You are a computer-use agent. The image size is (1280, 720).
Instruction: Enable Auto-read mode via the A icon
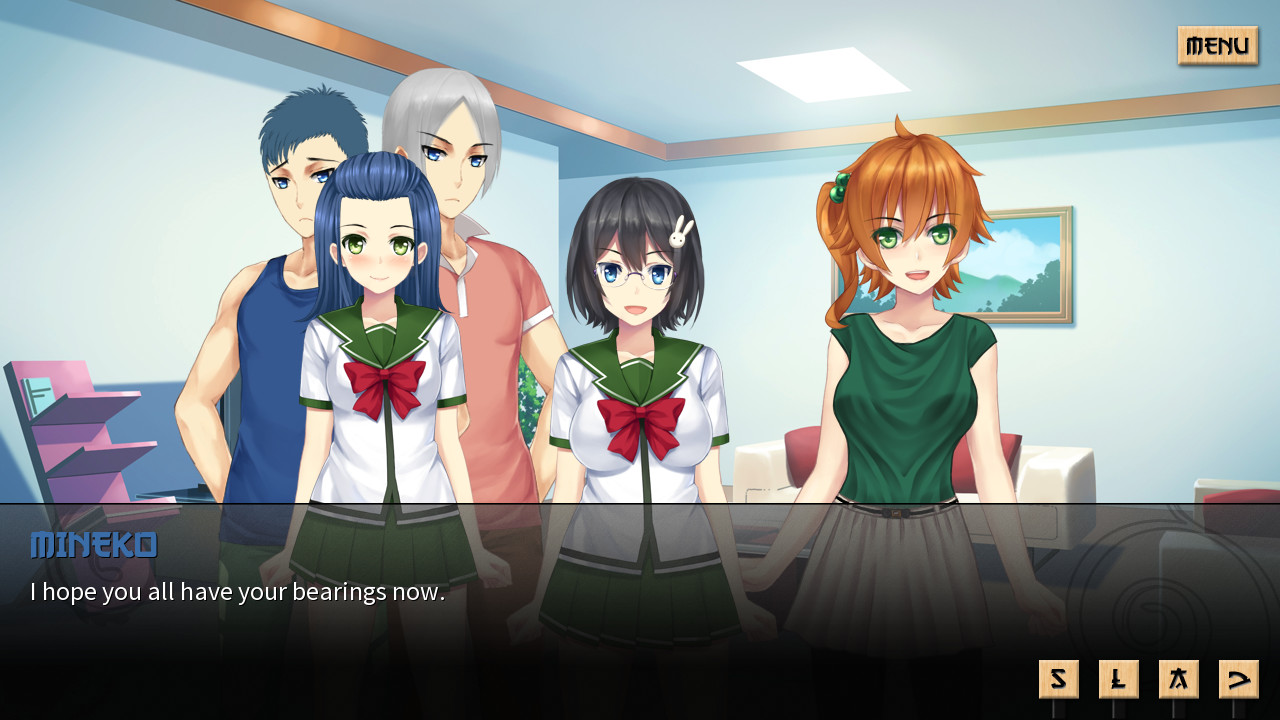(1178, 678)
